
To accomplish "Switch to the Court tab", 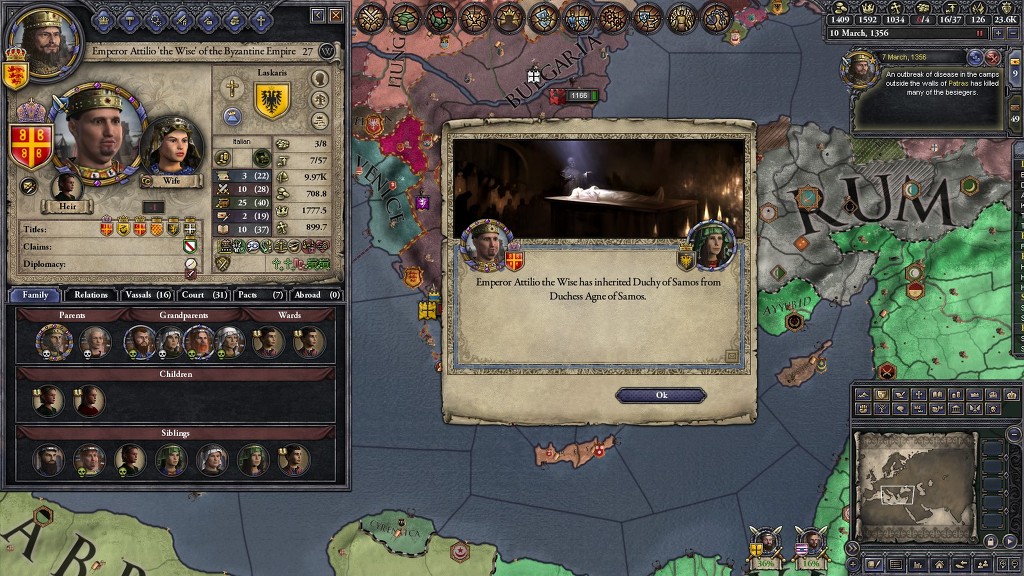I will tap(204, 295).
